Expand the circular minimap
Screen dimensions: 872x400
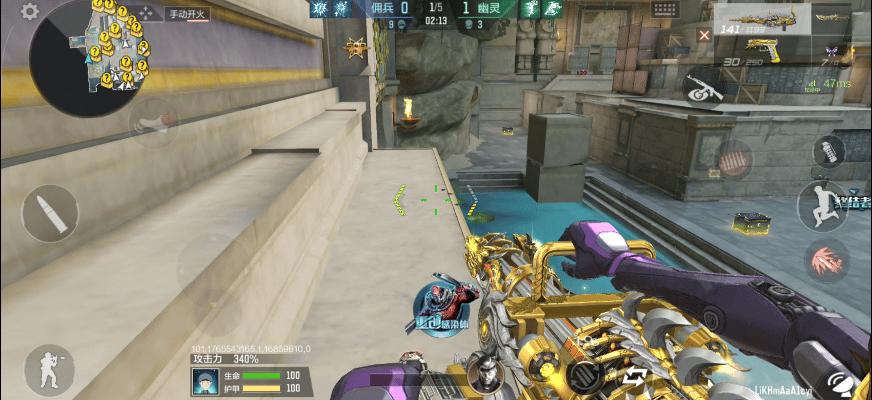[x=86, y=56]
